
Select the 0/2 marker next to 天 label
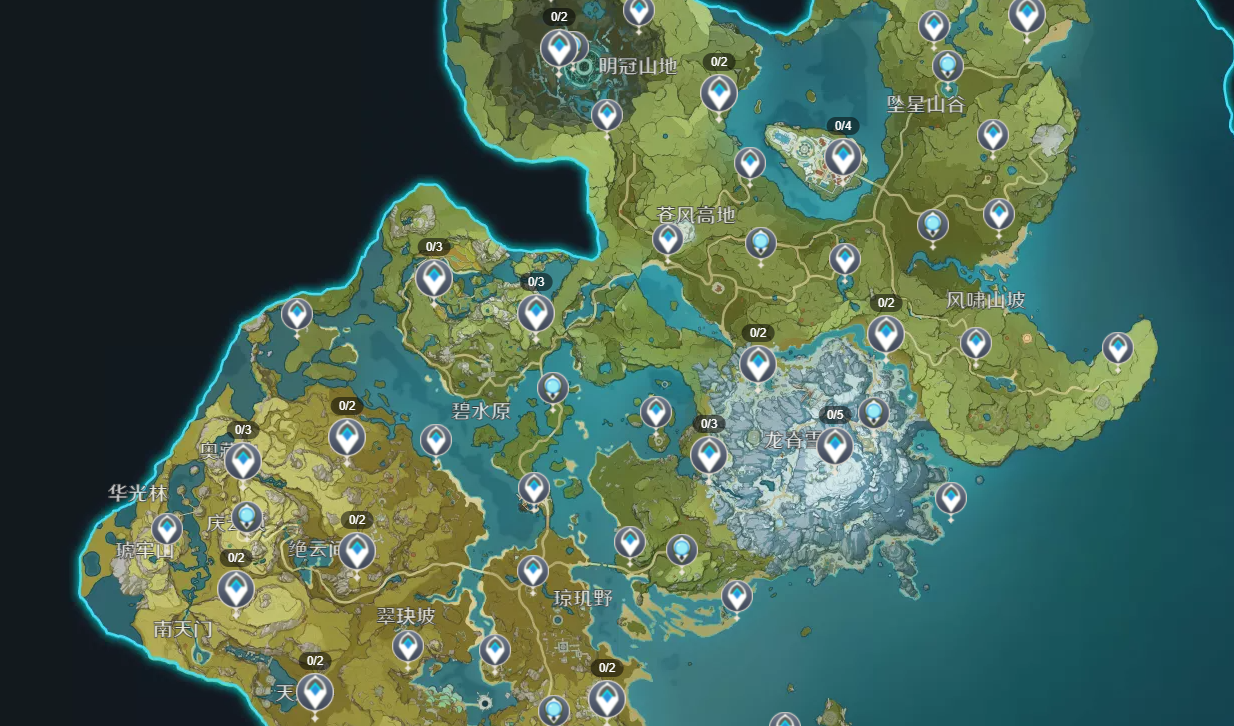(315, 691)
